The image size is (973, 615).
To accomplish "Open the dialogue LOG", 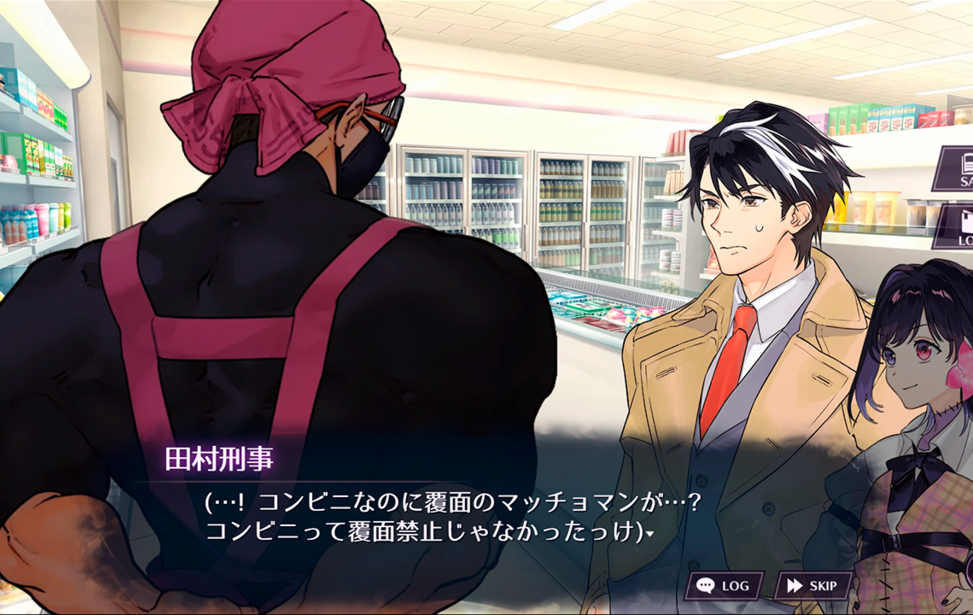I will pyautogui.click(x=724, y=585).
